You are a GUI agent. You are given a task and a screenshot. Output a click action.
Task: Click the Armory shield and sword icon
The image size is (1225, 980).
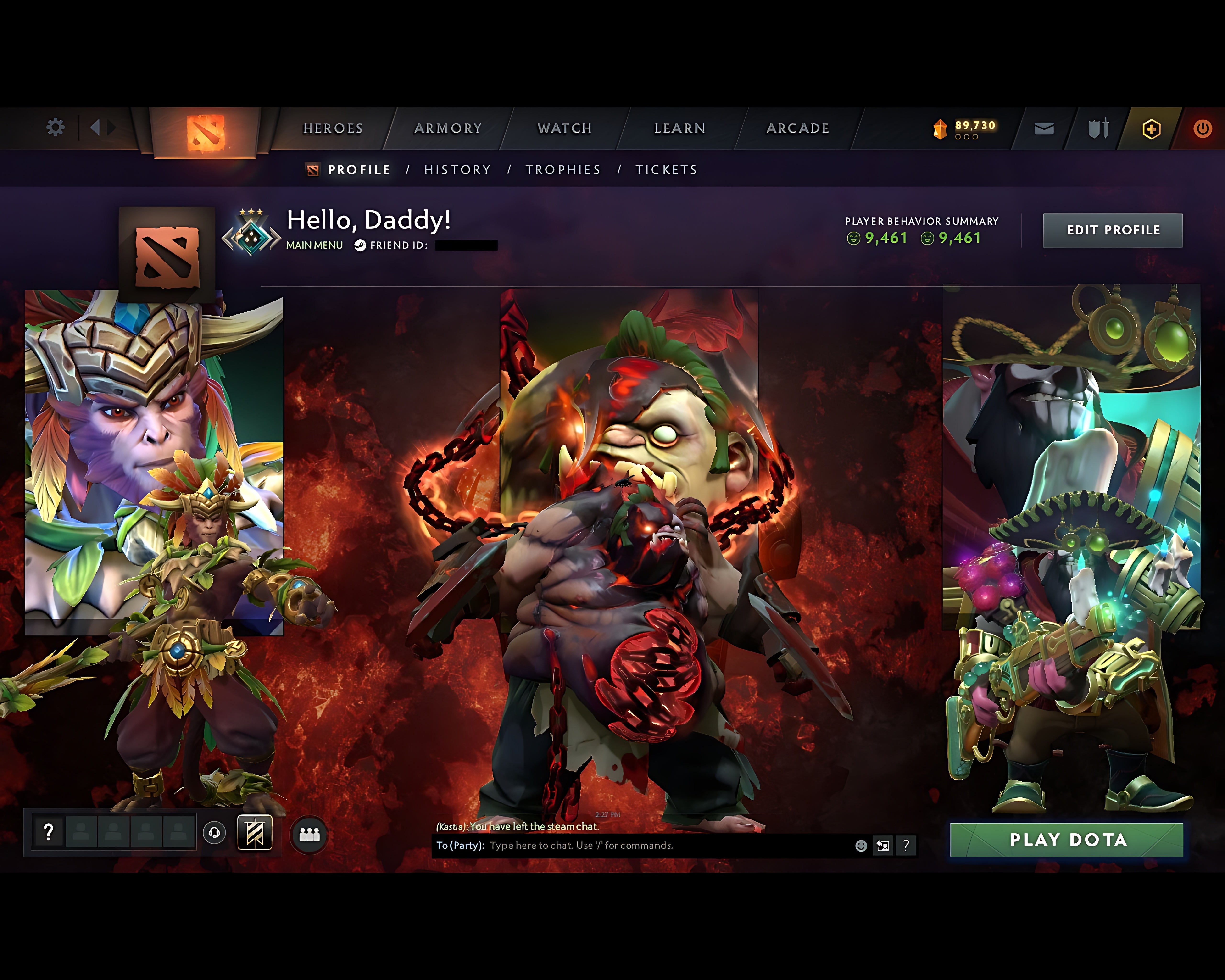1098,129
